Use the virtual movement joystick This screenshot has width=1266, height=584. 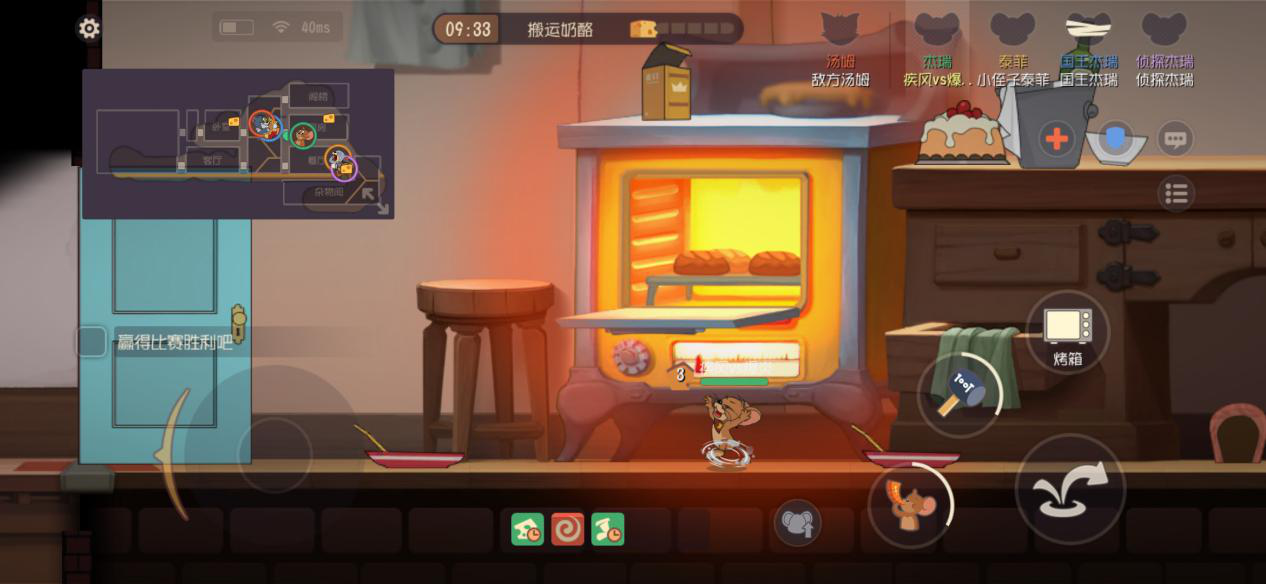(274, 454)
